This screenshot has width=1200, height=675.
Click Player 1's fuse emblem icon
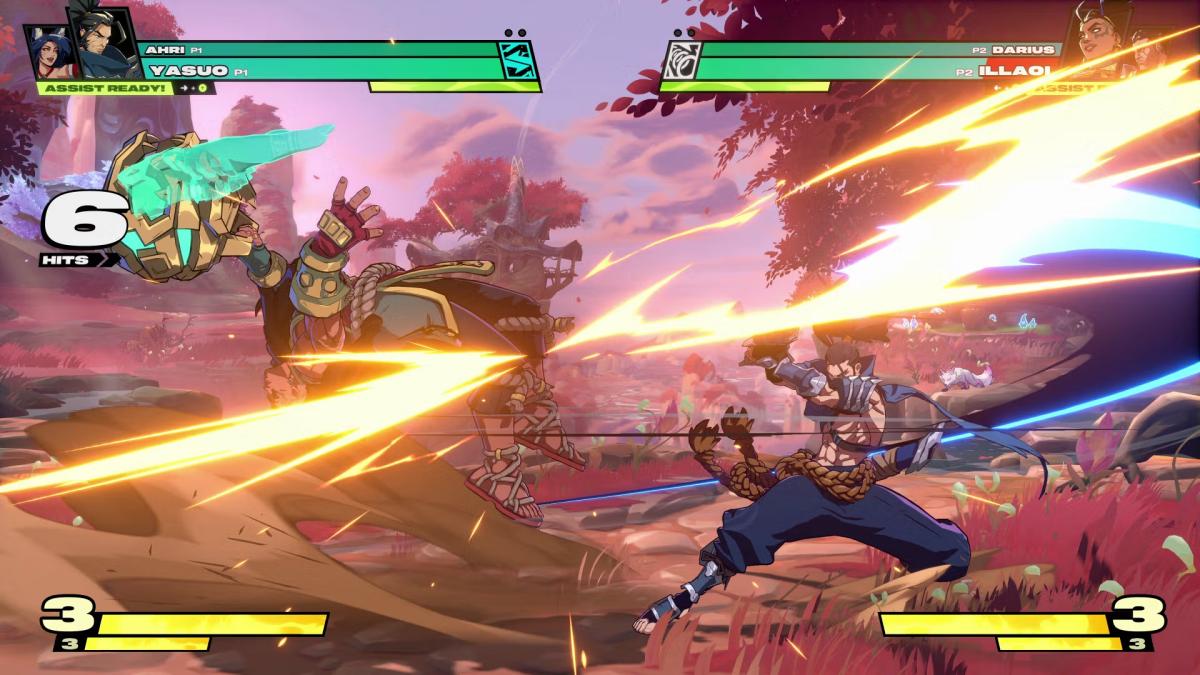[x=519, y=61]
